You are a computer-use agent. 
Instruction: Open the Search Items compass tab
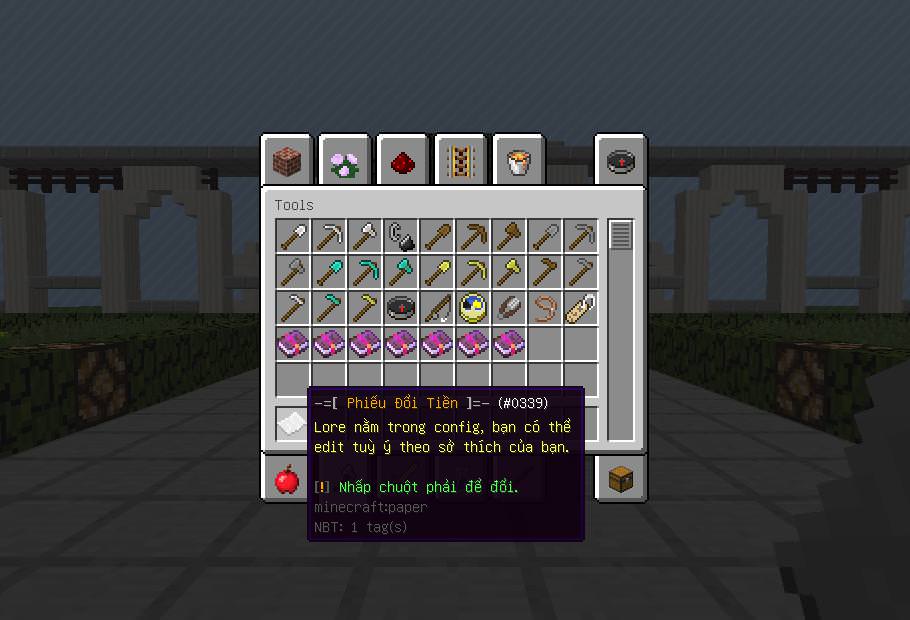click(x=621, y=161)
